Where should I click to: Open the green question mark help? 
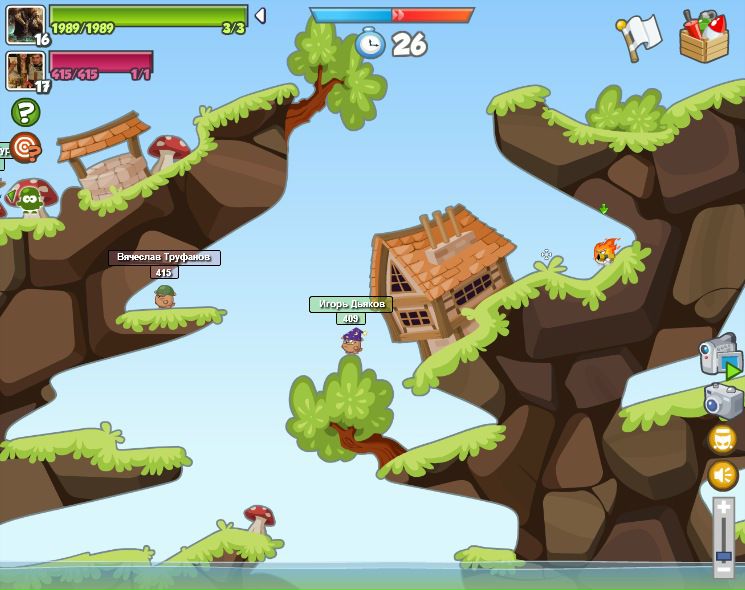pyautogui.click(x=25, y=112)
